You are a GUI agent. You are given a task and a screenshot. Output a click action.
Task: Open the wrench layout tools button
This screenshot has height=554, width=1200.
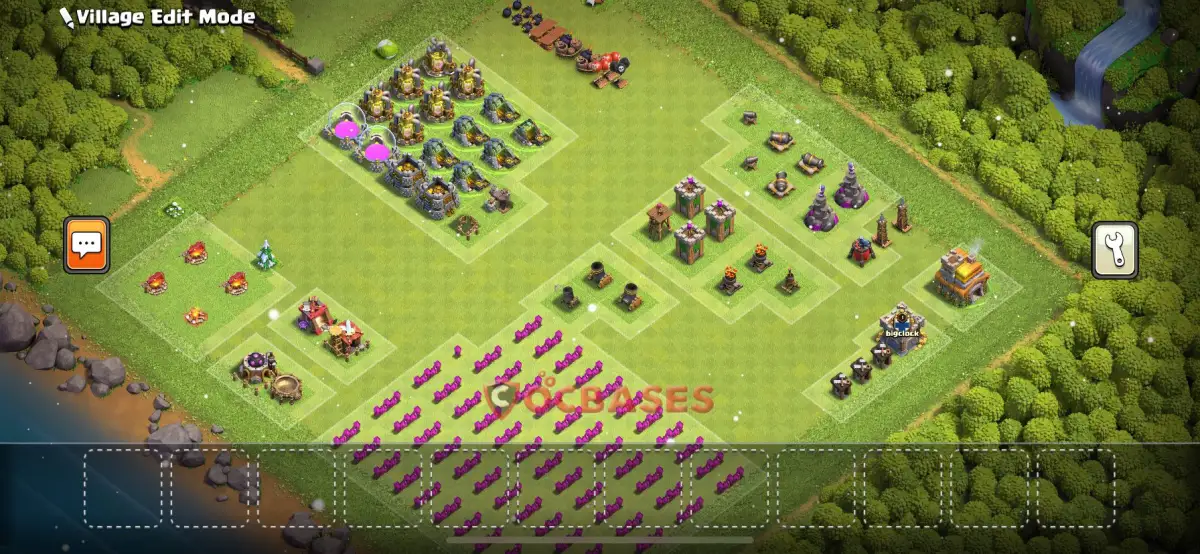coord(1114,249)
